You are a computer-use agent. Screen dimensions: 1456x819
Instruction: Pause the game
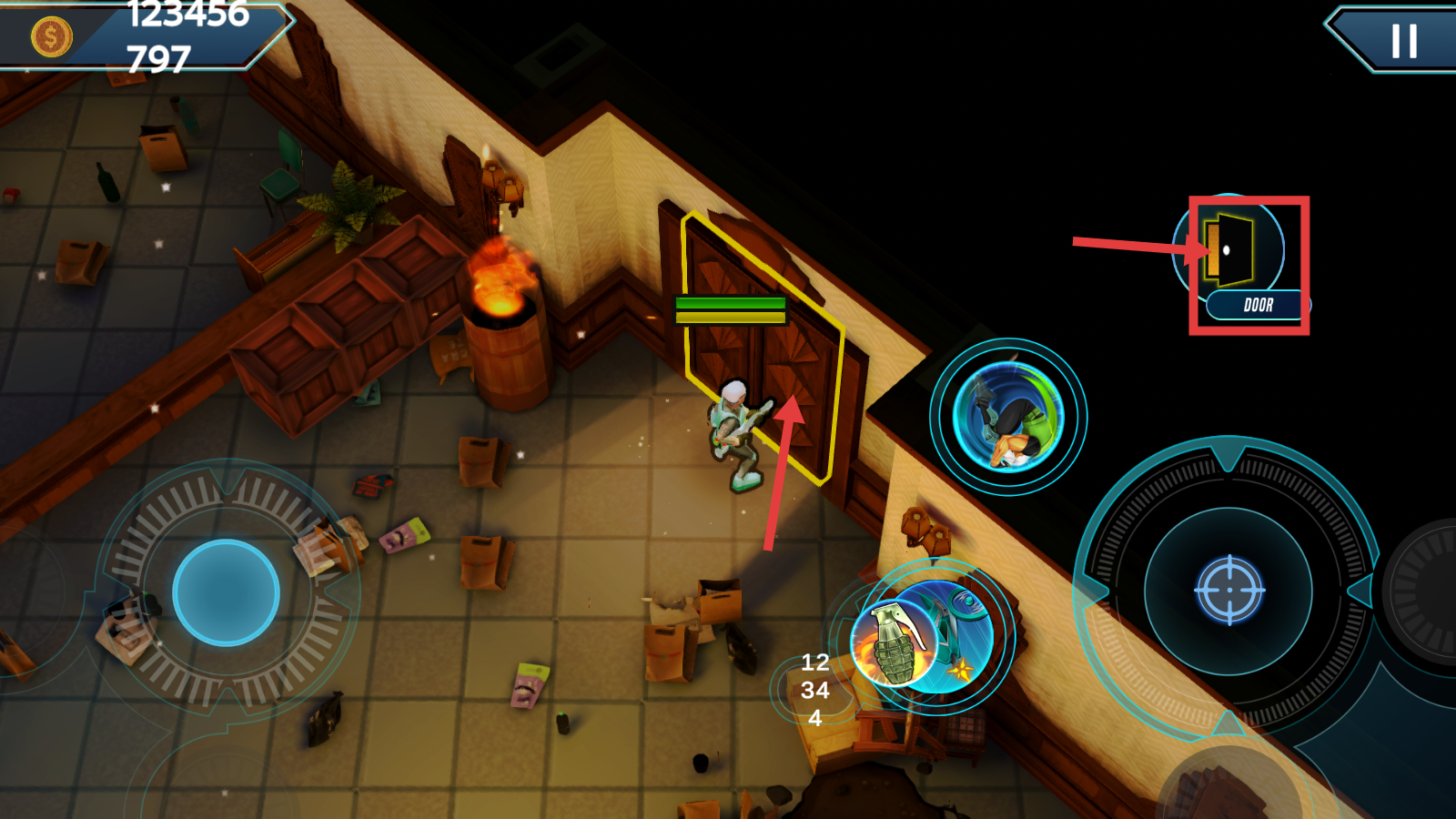[1403, 41]
